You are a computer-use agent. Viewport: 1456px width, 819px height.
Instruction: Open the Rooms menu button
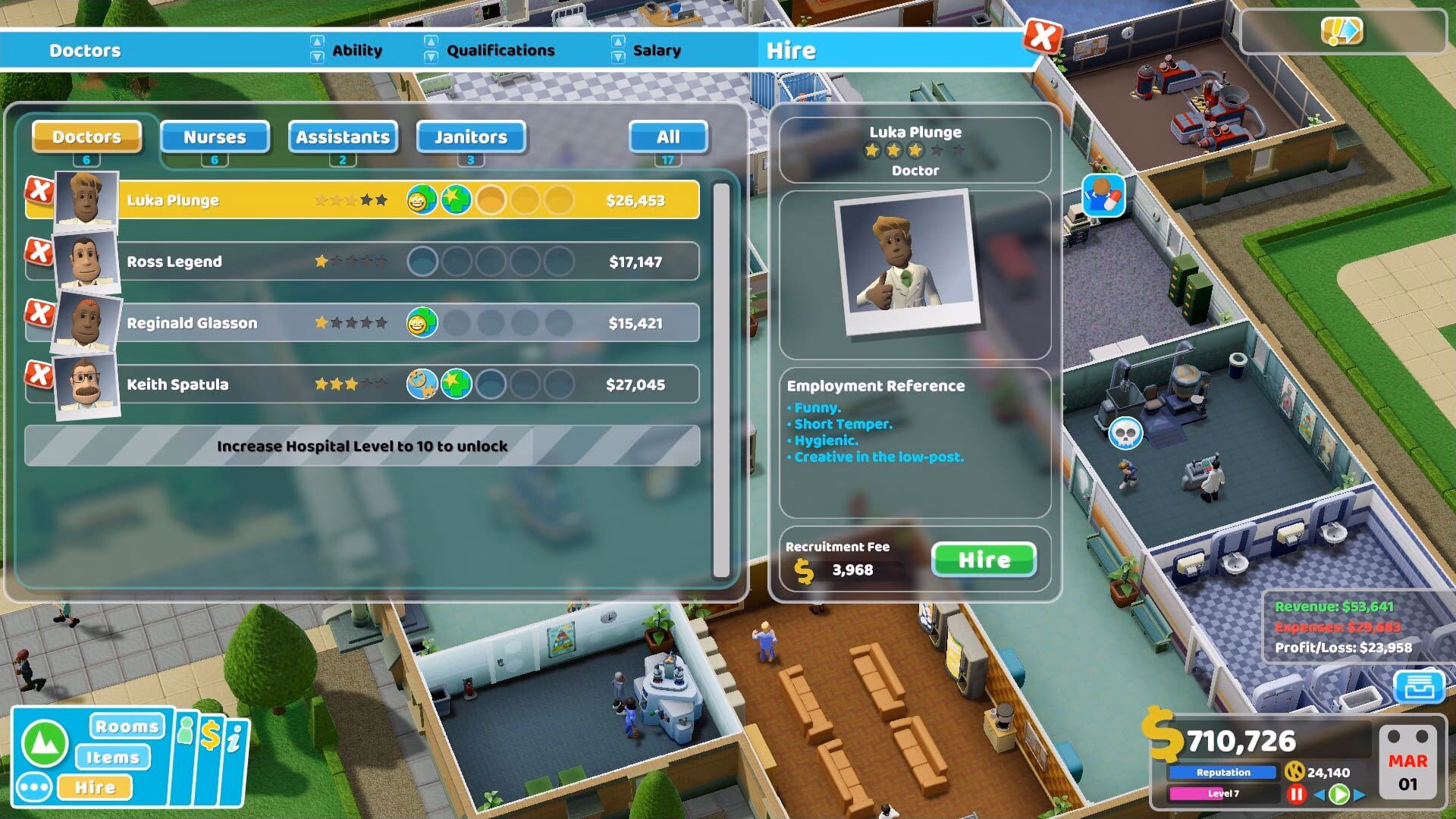(126, 726)
